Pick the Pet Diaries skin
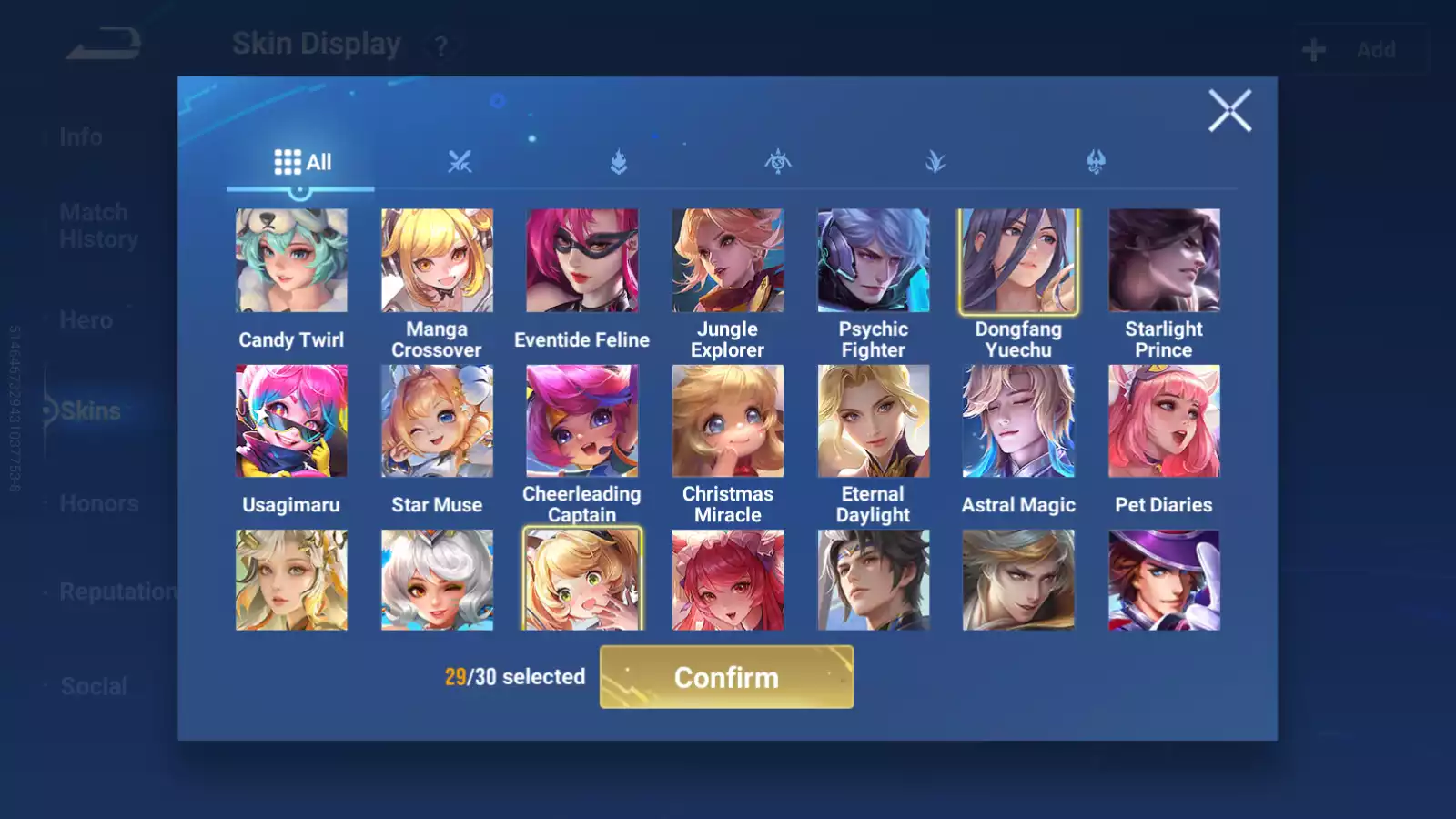Screen dimensions: 1456x819 1164,421
